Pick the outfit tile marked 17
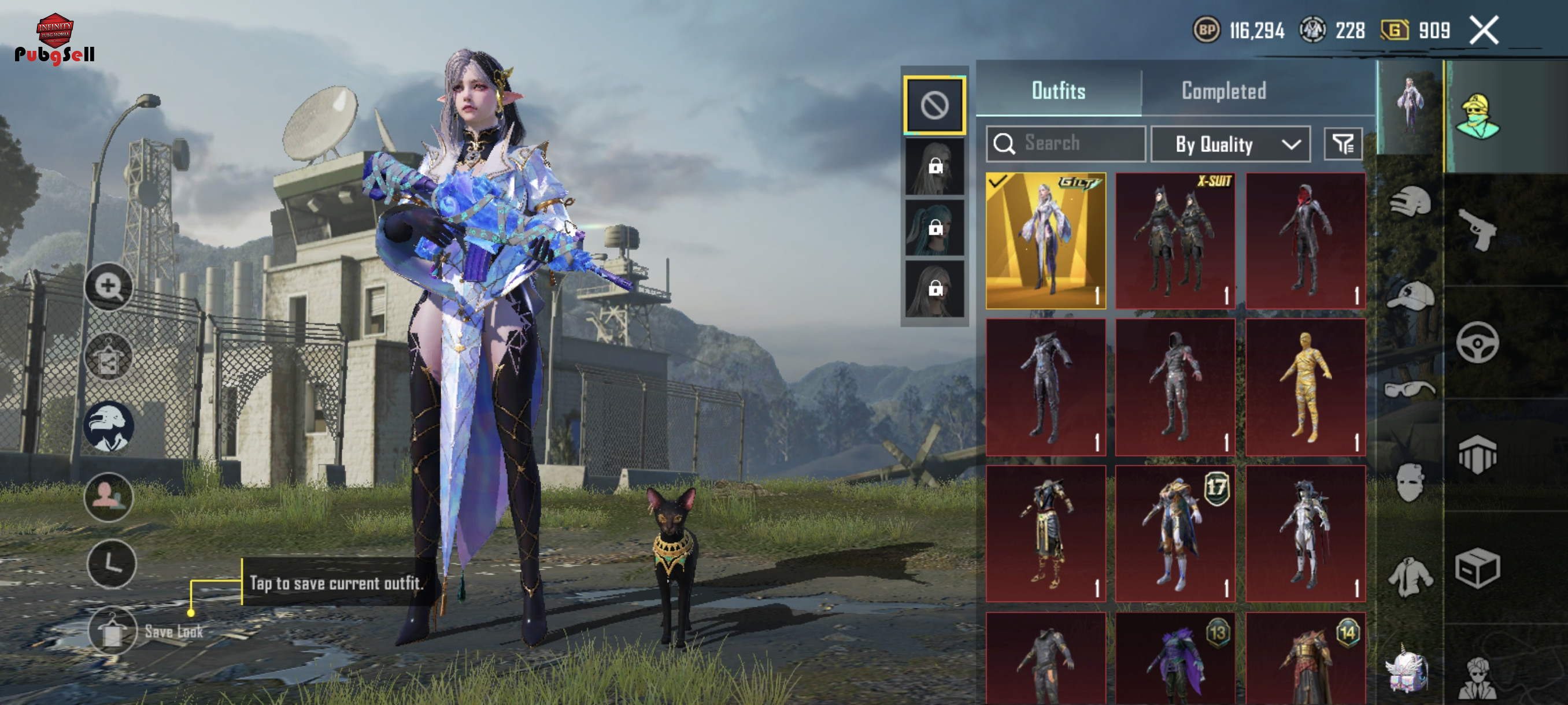Screen dimensions: 1568x705 click(1175, 533)
